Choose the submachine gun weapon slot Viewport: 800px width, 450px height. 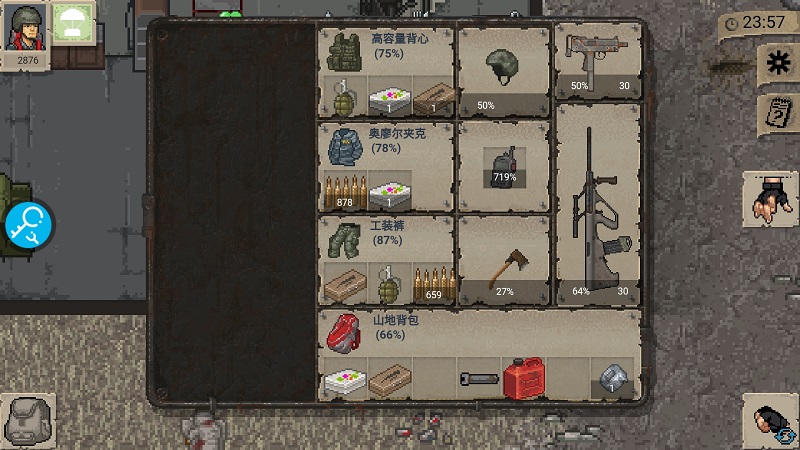(x=598, y=62)
